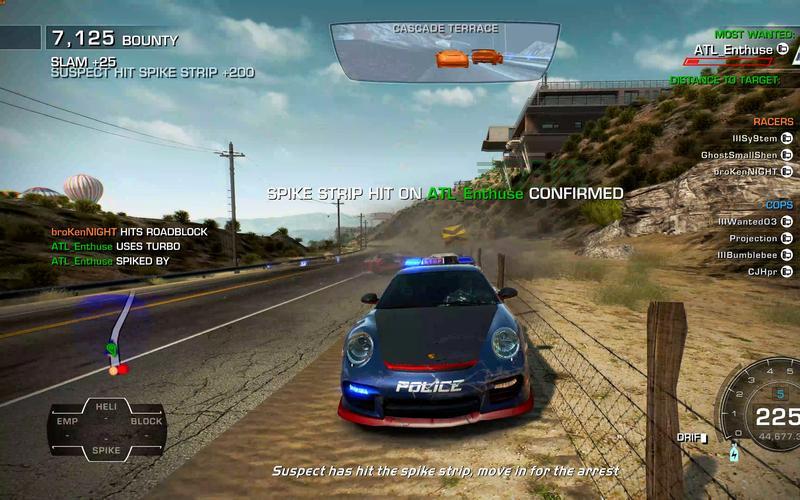Choose cop Projection in the list
This screenshot has height=500, width=800.
(753, 238)
